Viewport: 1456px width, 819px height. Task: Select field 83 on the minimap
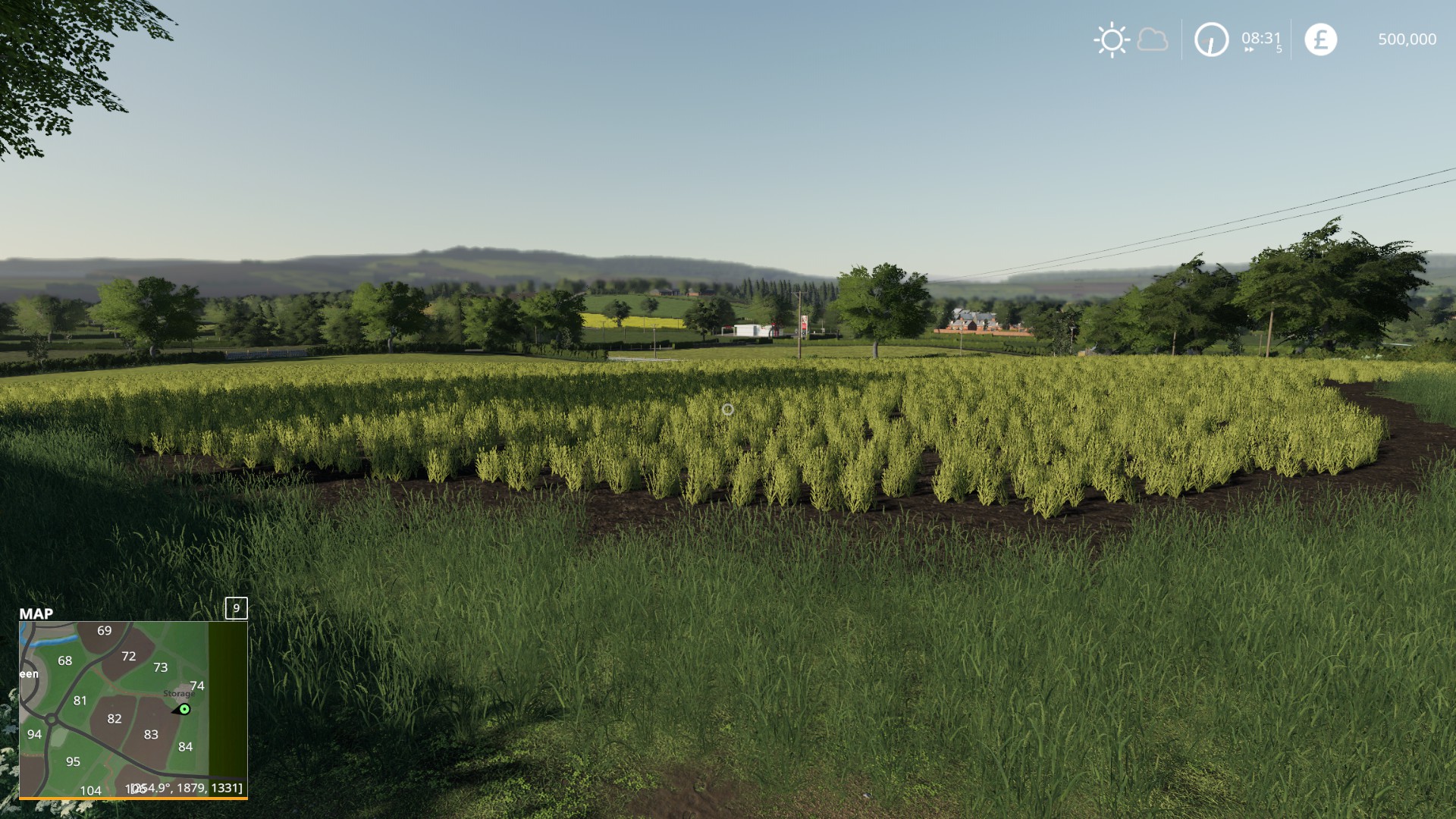[x=151, y=734]
